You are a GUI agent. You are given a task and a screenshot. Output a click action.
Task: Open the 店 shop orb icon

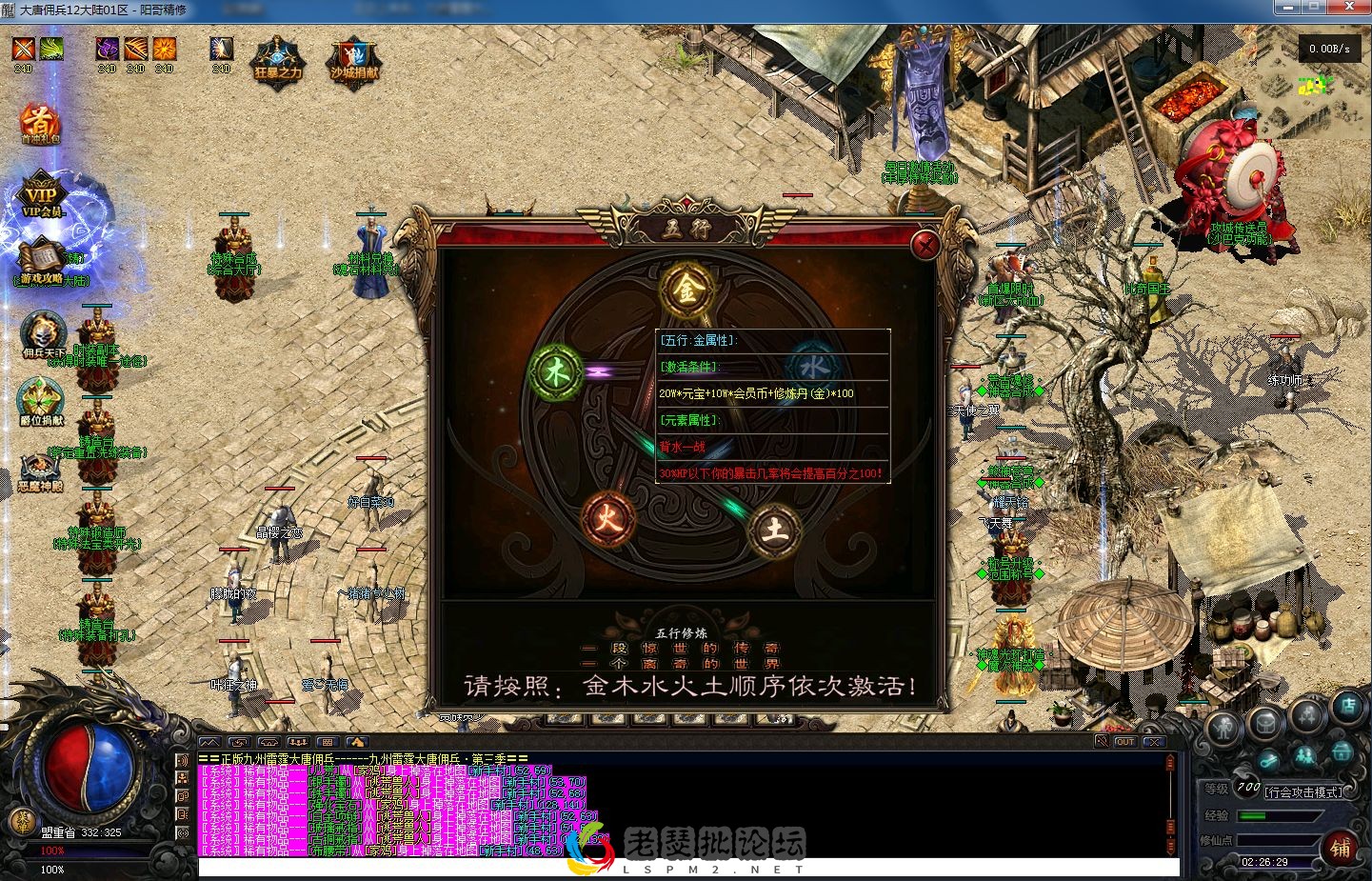1349,709
